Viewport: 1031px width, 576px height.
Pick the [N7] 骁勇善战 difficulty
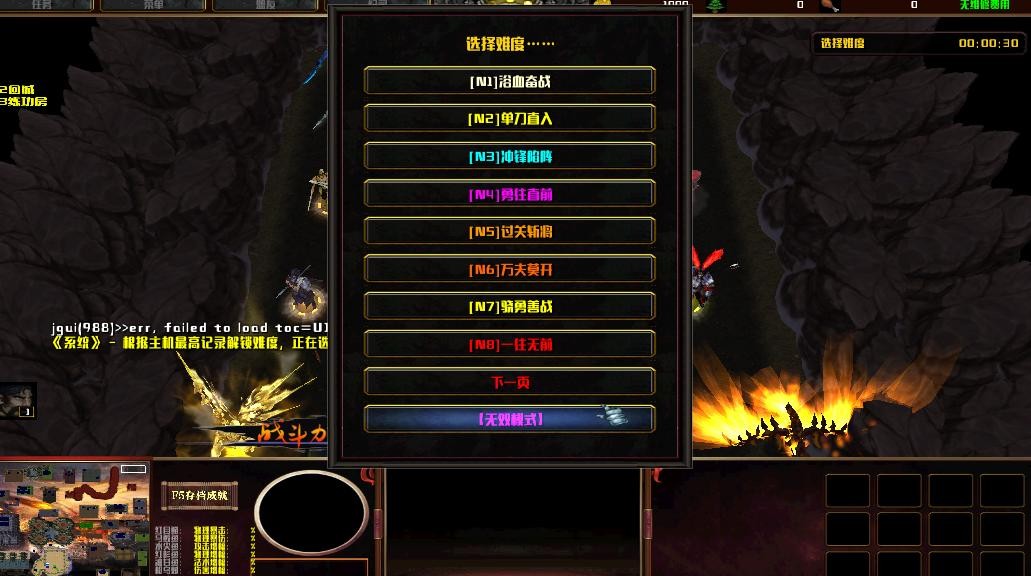[x=509, y=307]
